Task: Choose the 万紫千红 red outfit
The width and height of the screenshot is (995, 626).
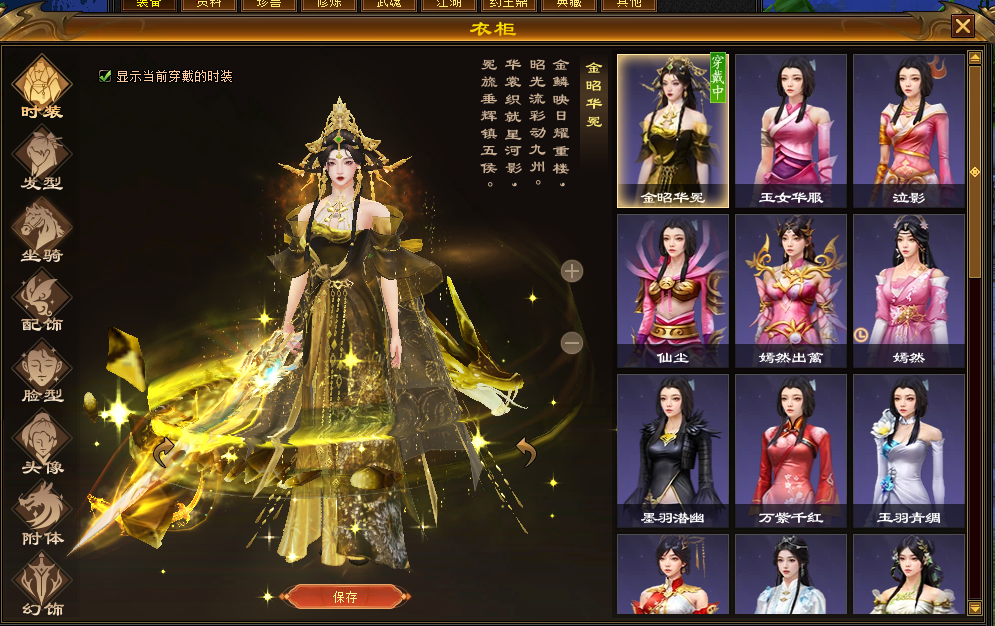Action: pyautogui.click(x=791, y=451)
